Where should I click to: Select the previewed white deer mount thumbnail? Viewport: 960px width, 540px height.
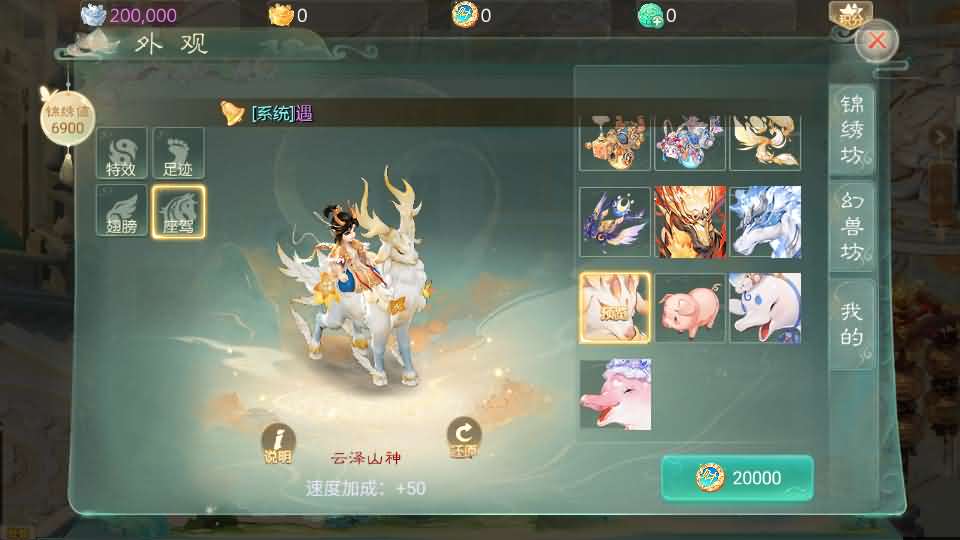615,308
